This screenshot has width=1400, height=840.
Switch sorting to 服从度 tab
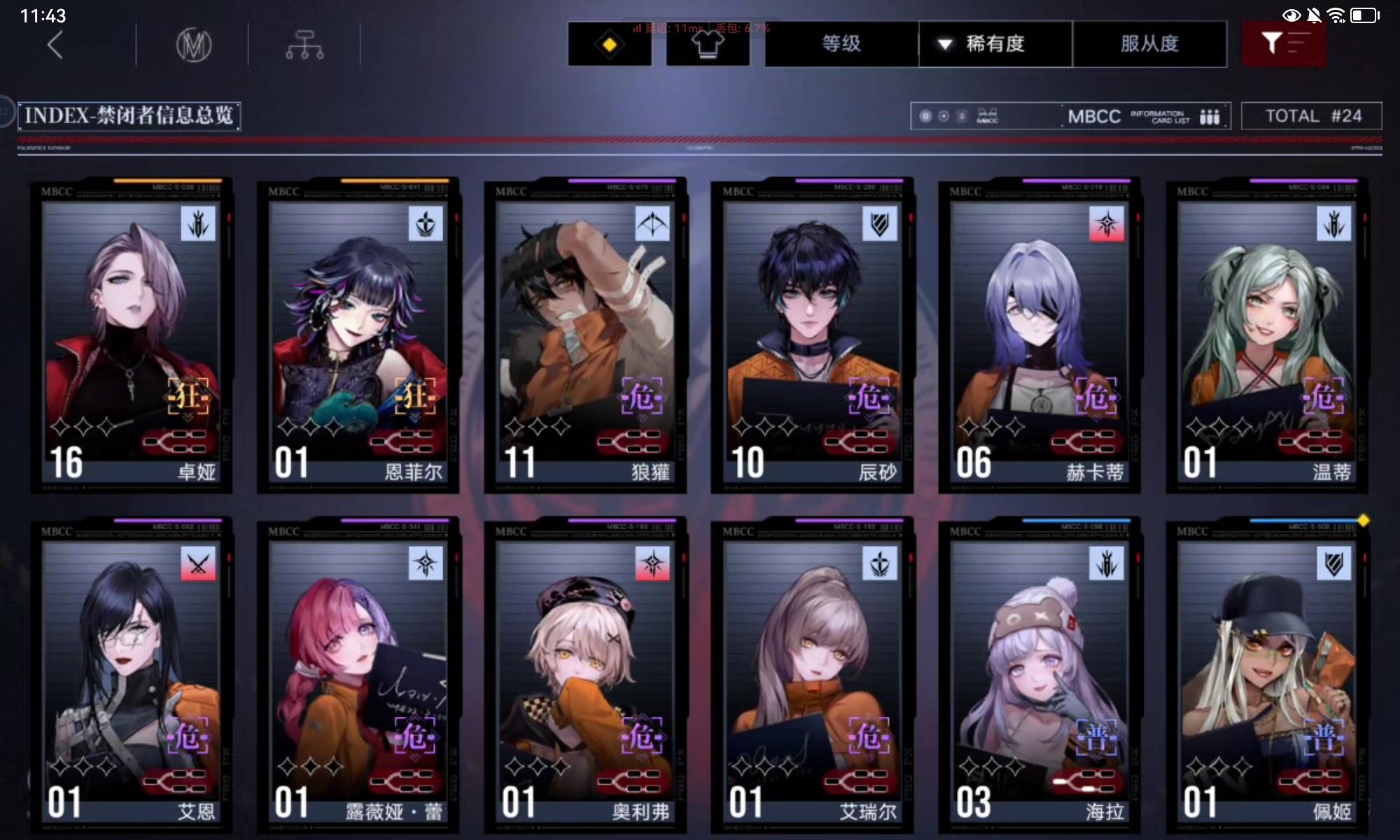[x=1150, y=44]
